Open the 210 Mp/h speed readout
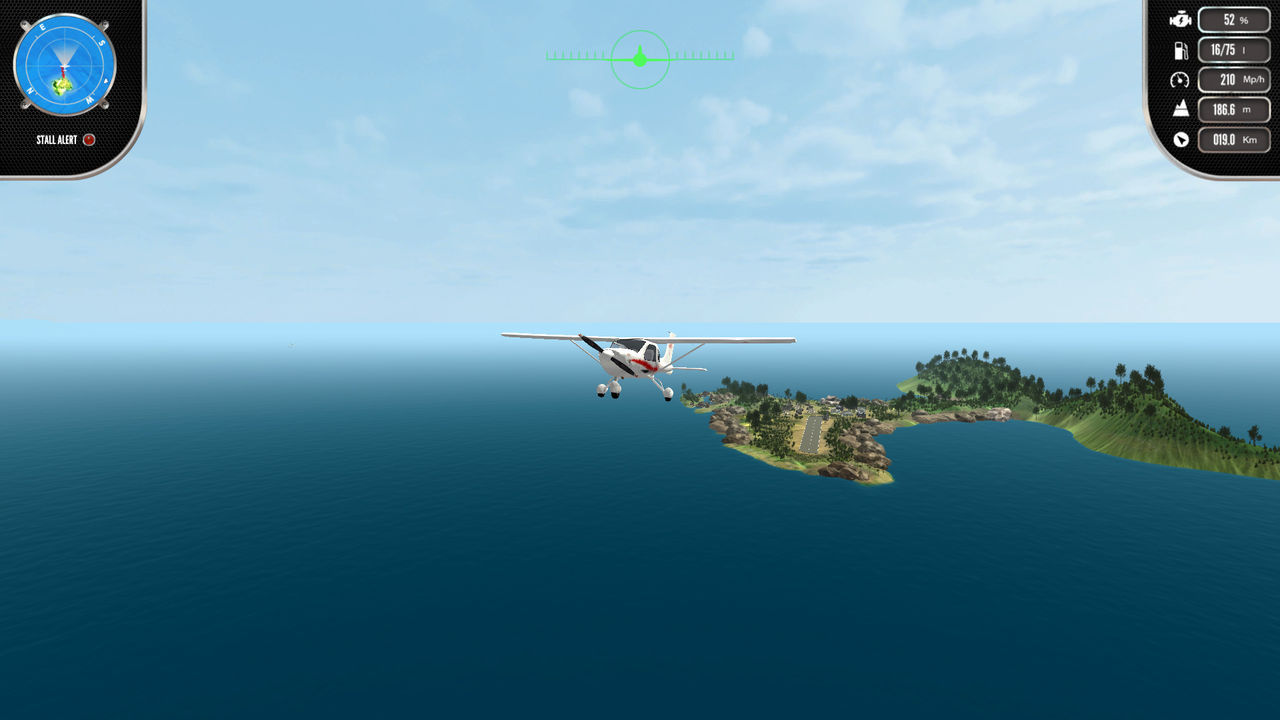Viewport: 1280px width, 720px height. tap(1233, 79)
